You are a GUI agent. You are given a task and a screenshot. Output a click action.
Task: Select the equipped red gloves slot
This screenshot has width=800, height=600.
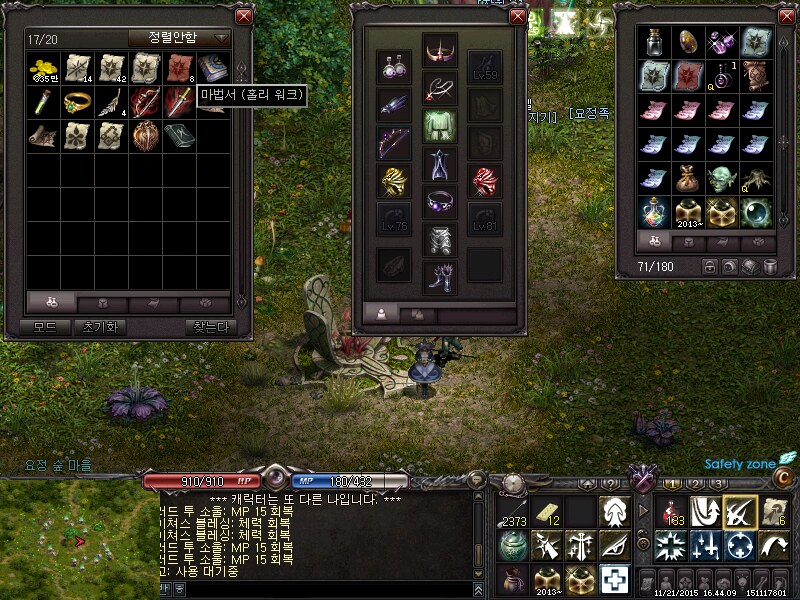pyautogui.click(x=485, y=181)
